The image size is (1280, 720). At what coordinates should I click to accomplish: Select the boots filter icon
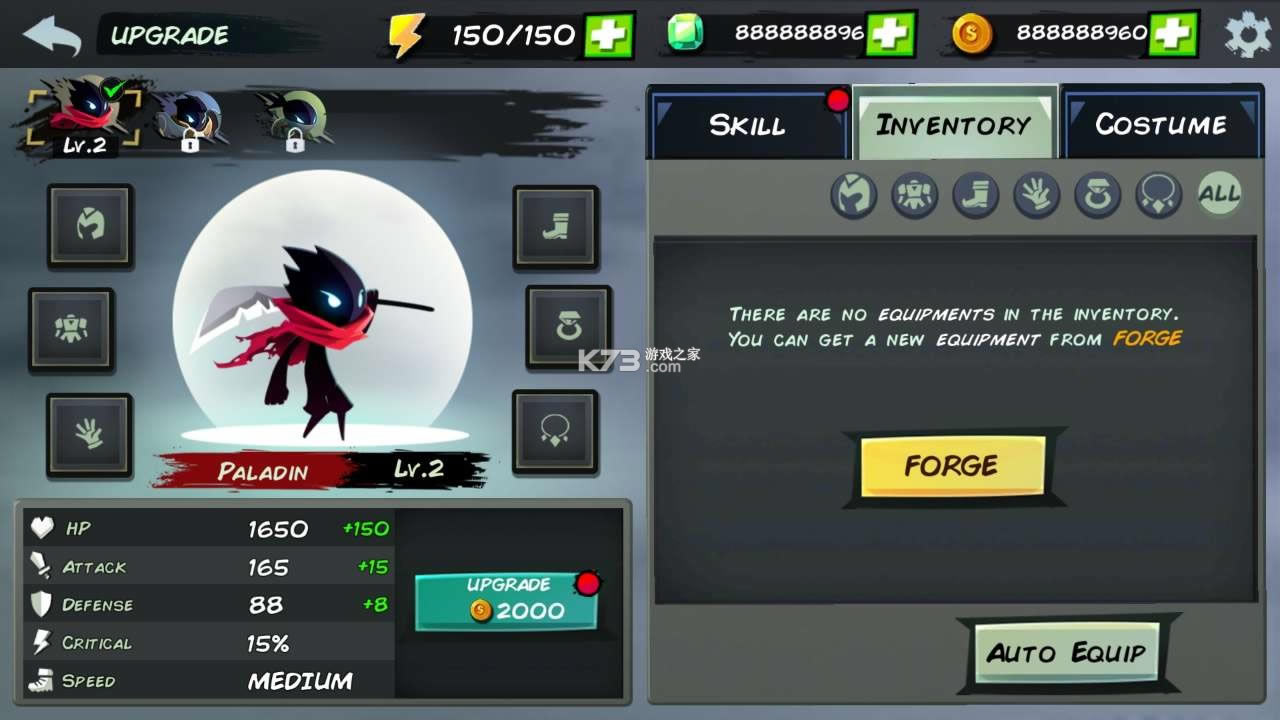(975, 195)
